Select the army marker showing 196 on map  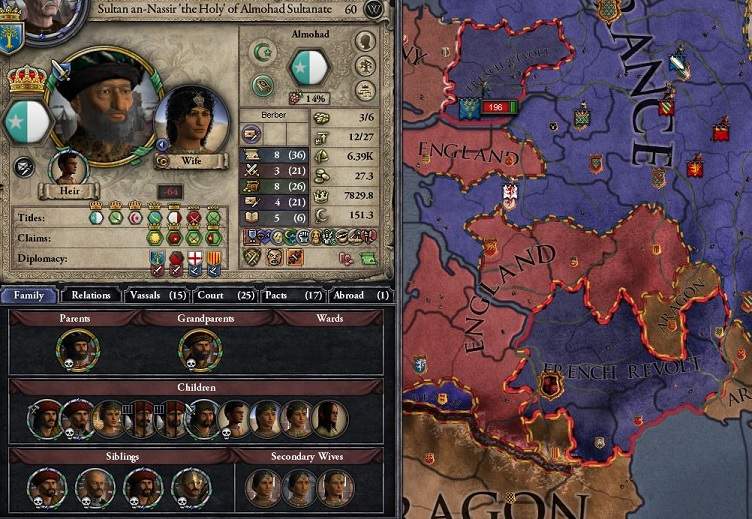point(490,106)
